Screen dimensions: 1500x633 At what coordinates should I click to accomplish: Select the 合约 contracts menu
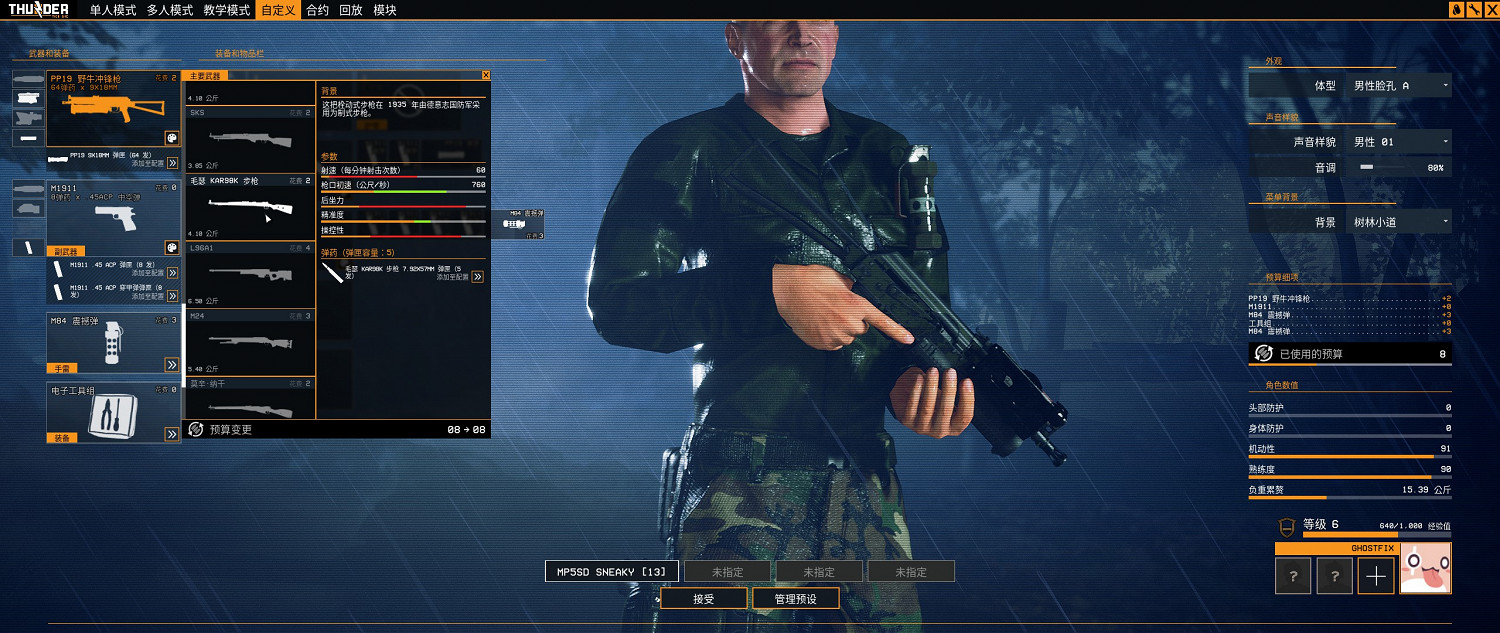click(317, 10)
